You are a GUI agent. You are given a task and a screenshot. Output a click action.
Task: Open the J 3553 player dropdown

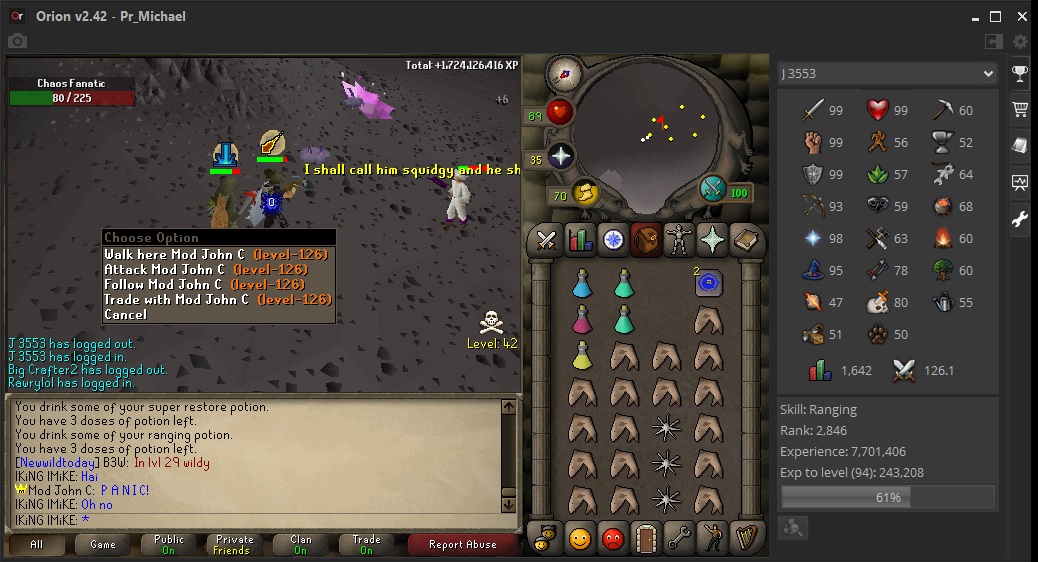pos(888,74)
